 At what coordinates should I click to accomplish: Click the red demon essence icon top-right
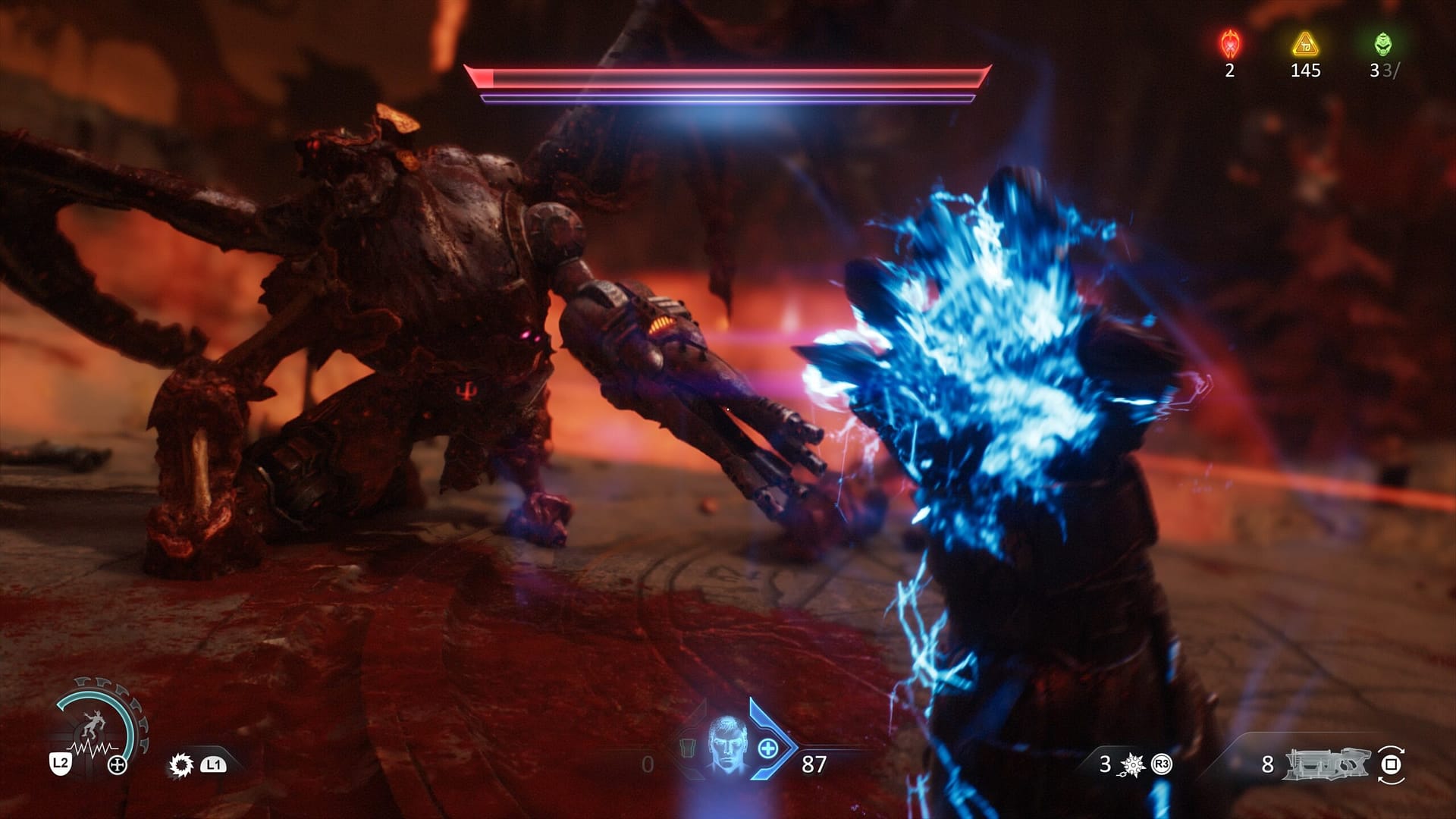(x=1229, y=43)
